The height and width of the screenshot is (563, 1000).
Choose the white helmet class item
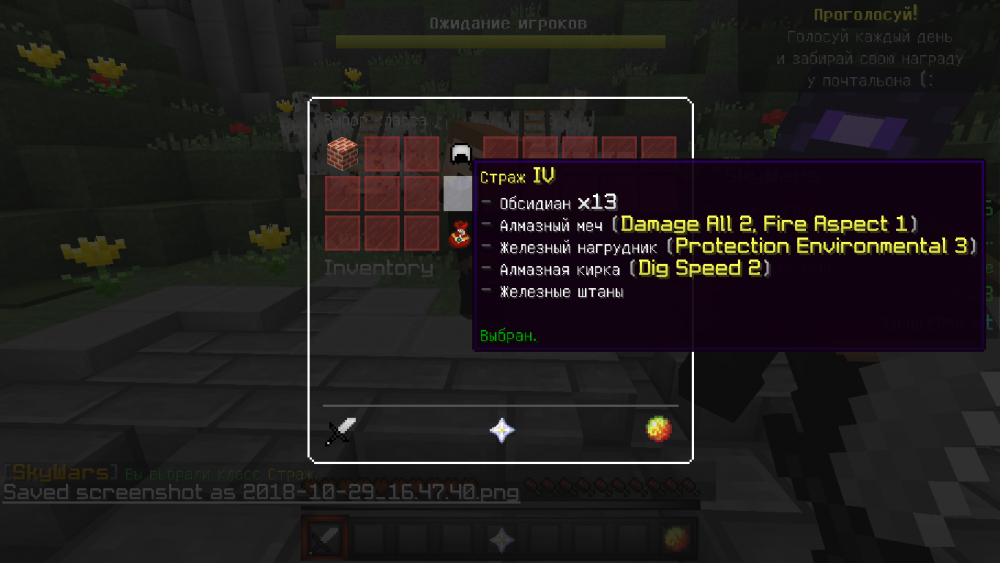pos(460,153)
